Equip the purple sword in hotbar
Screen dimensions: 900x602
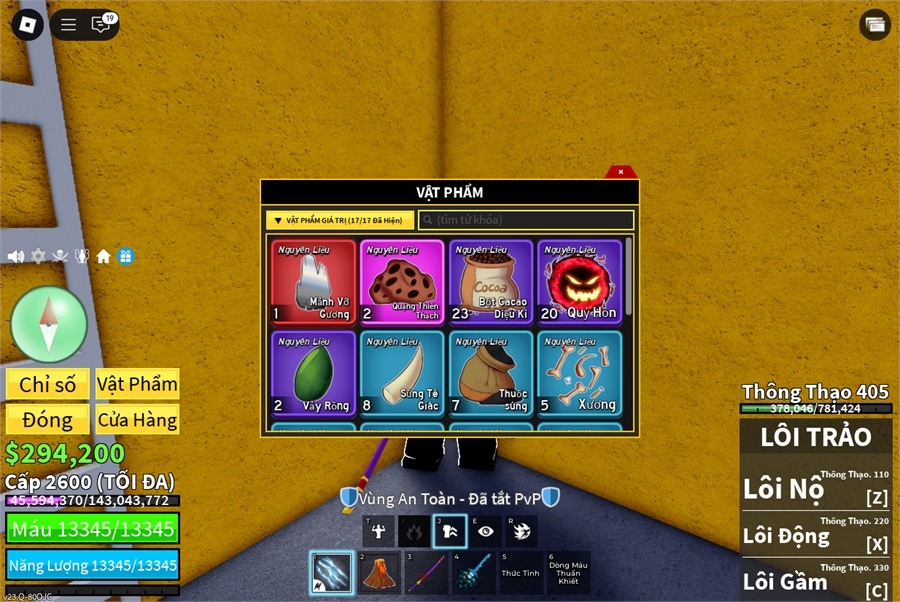tap(426, 573)
